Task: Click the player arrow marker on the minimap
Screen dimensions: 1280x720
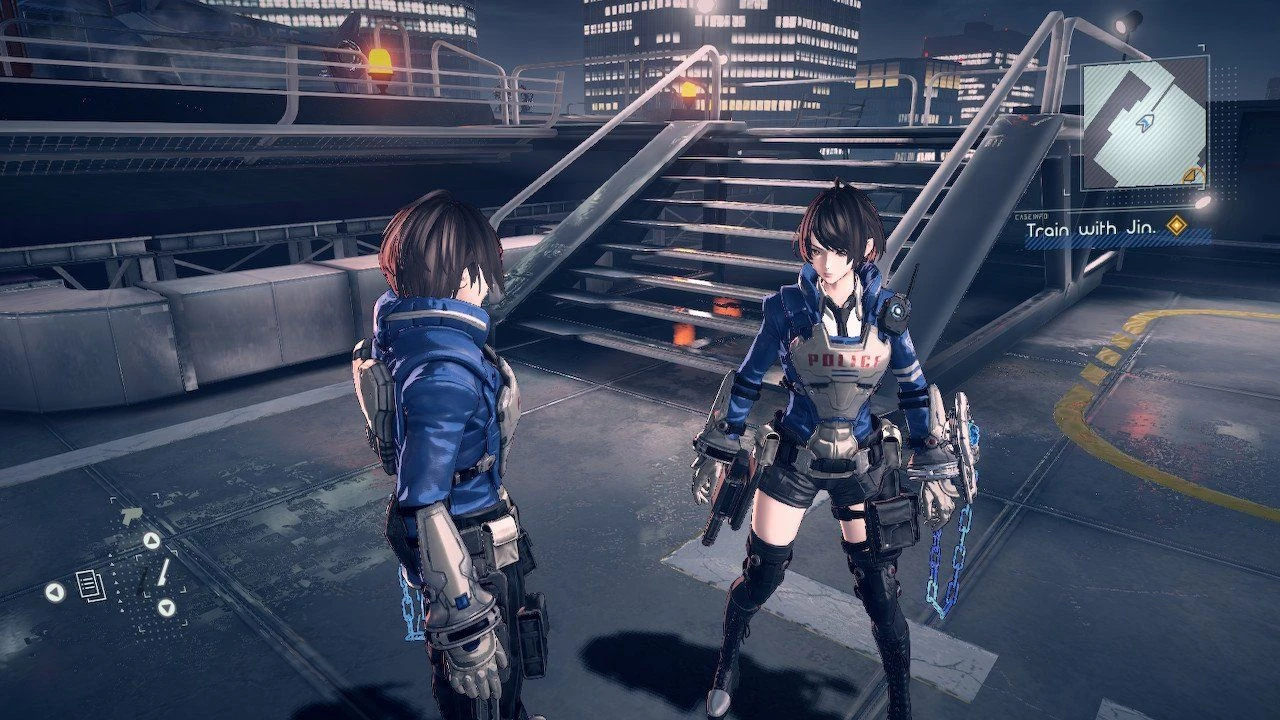Action: click(x=1147, y=123)
